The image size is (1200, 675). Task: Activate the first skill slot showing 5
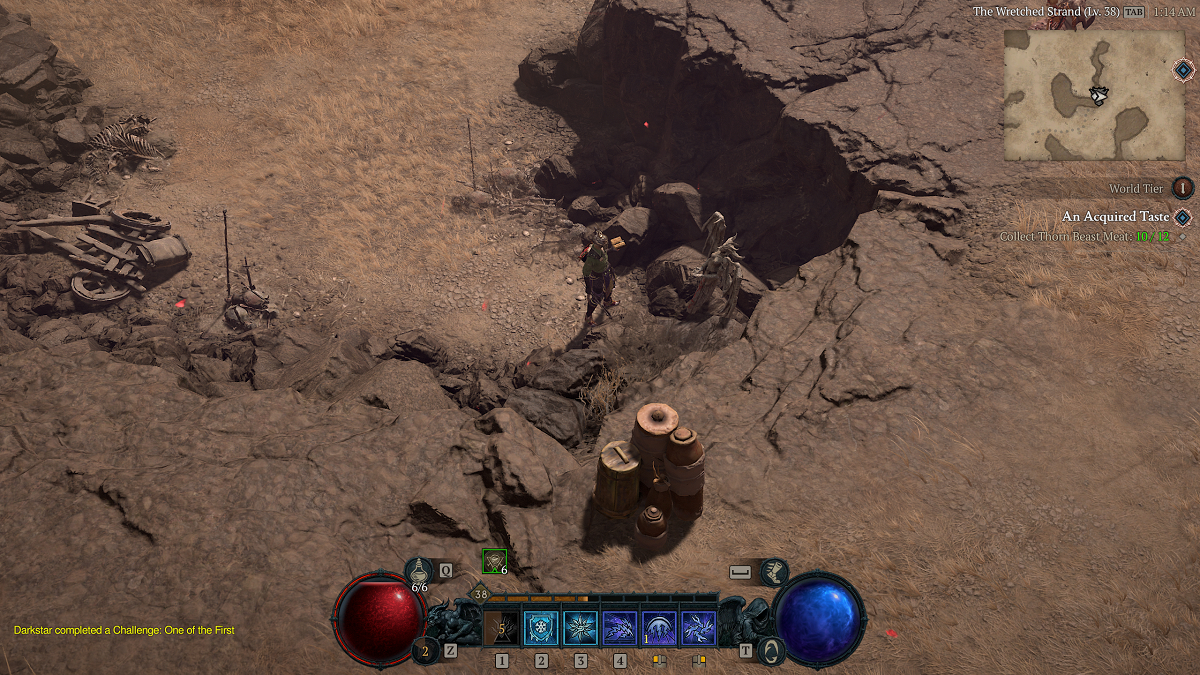click(x=501, y=629)
